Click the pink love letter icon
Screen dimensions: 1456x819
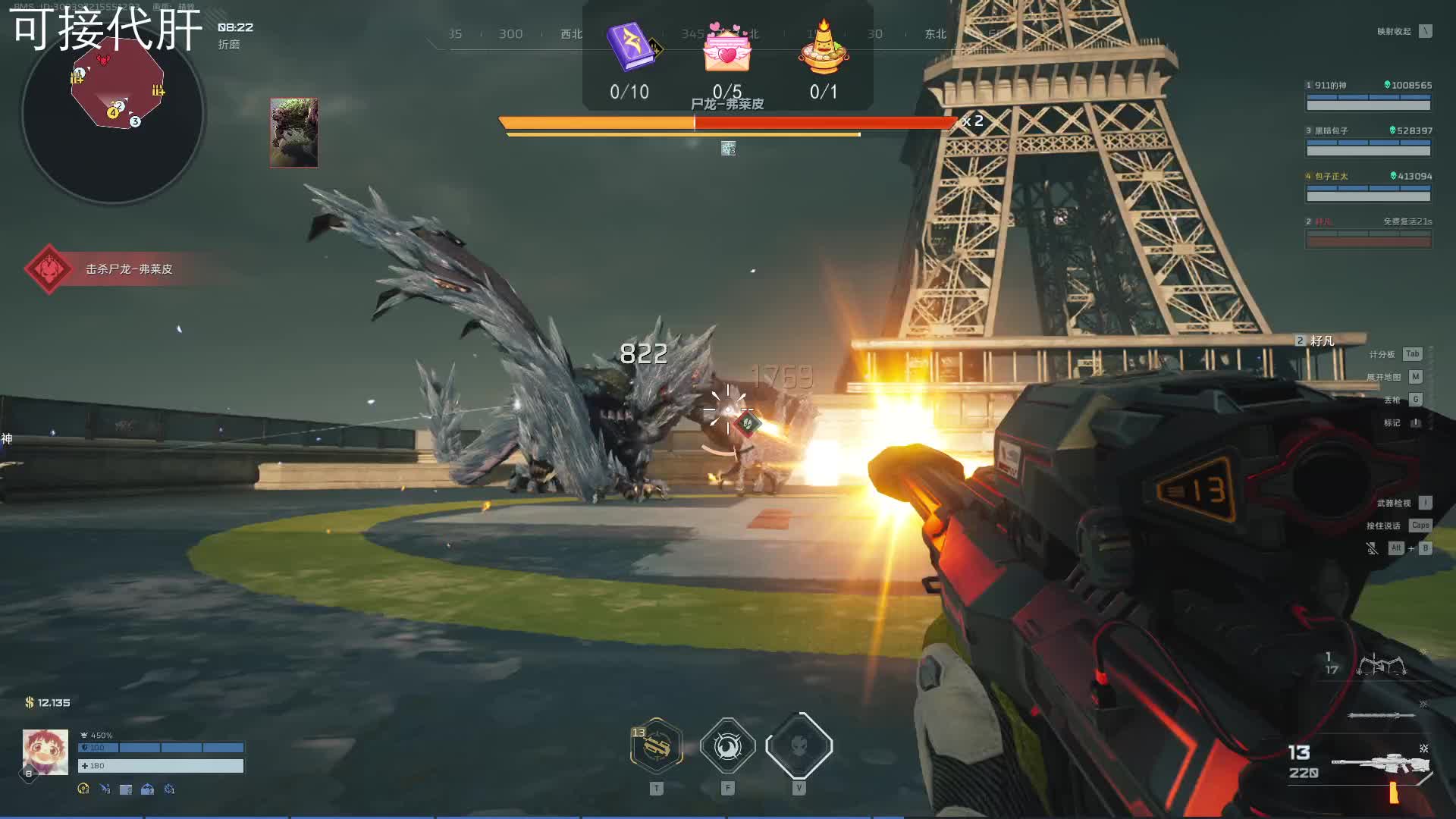(x=727, y=49)
